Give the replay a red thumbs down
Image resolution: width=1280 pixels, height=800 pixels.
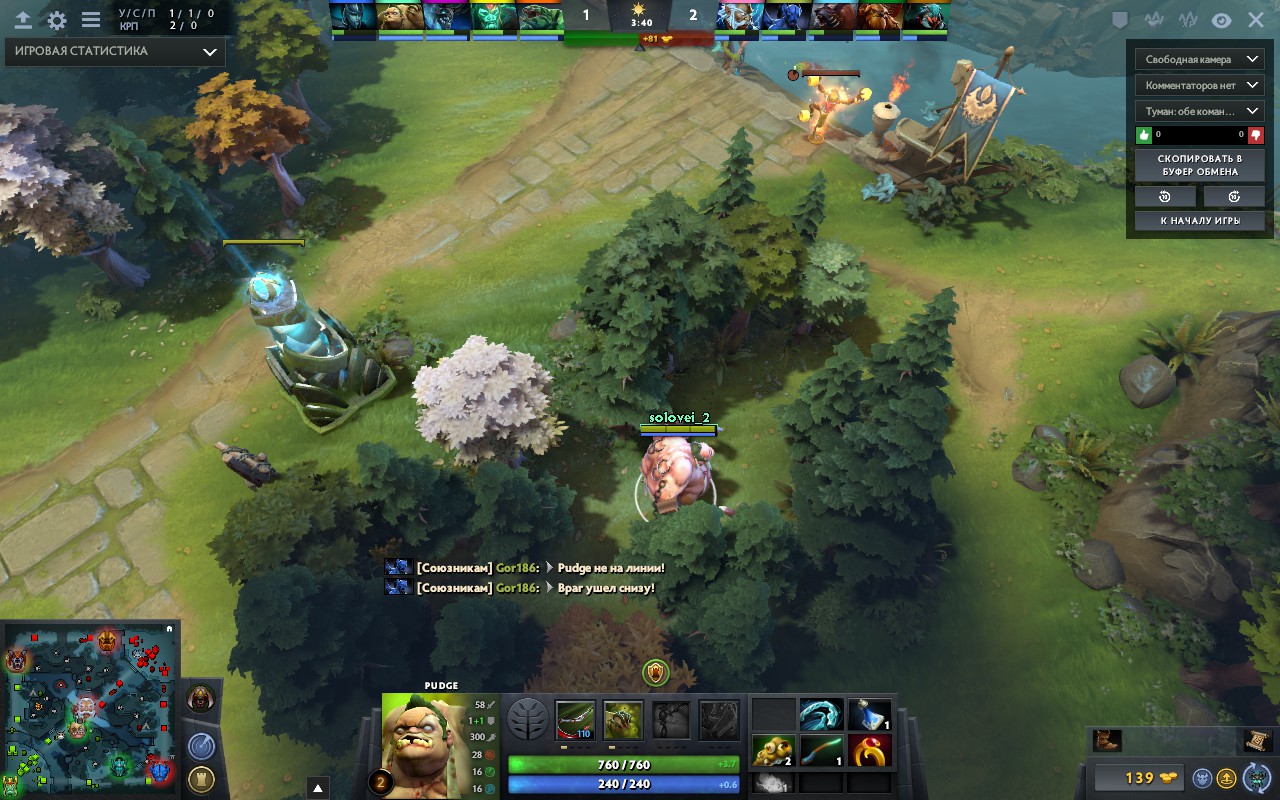1255,135
